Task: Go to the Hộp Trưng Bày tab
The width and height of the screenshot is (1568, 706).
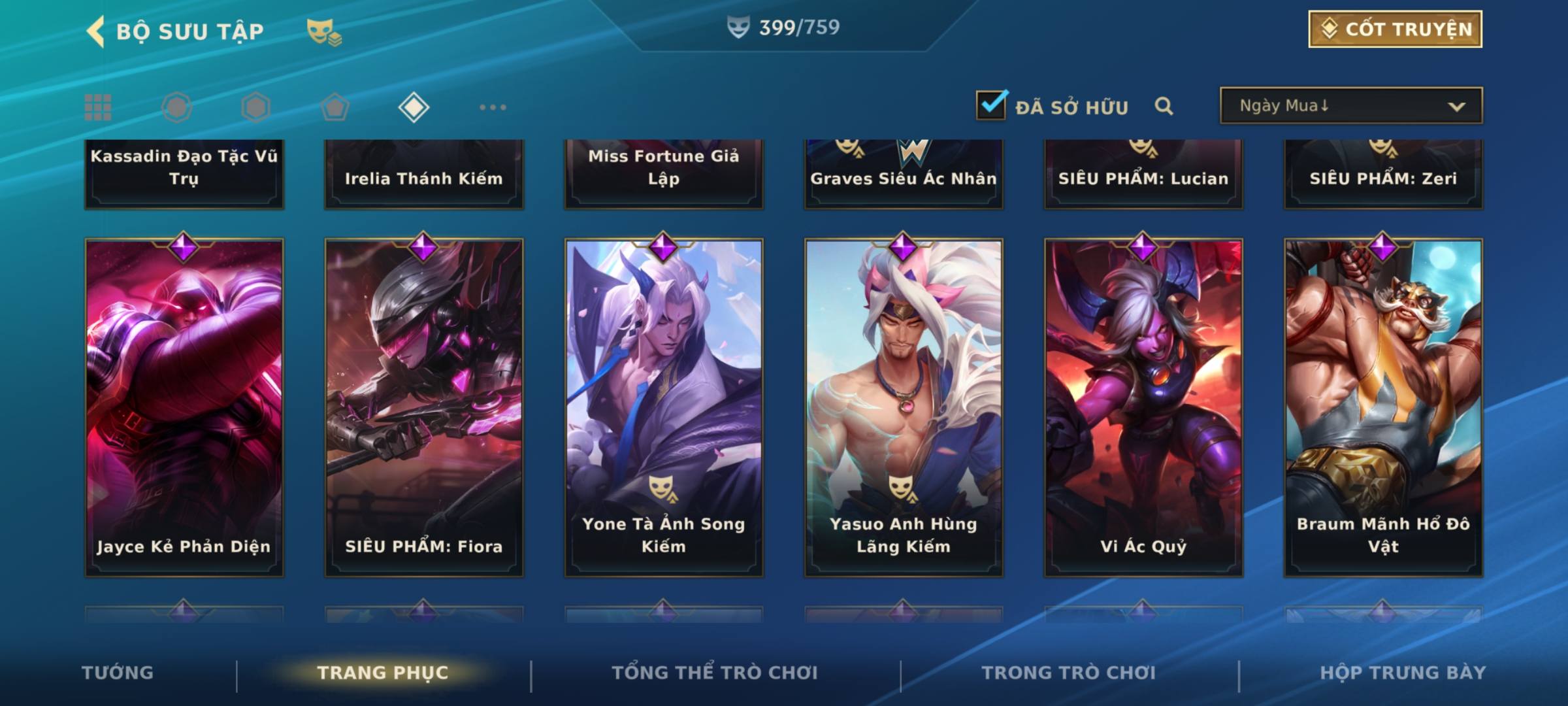Action: (x=1403, y=673)
